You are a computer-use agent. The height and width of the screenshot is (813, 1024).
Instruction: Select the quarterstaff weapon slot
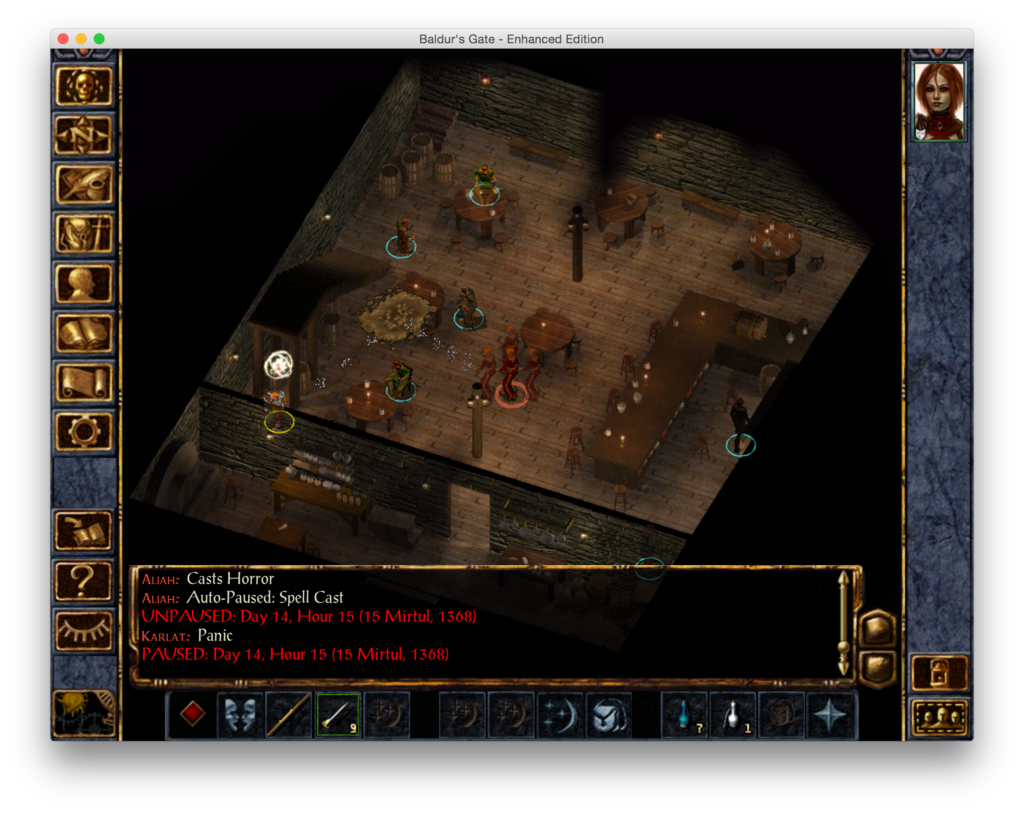click(289, 715)
